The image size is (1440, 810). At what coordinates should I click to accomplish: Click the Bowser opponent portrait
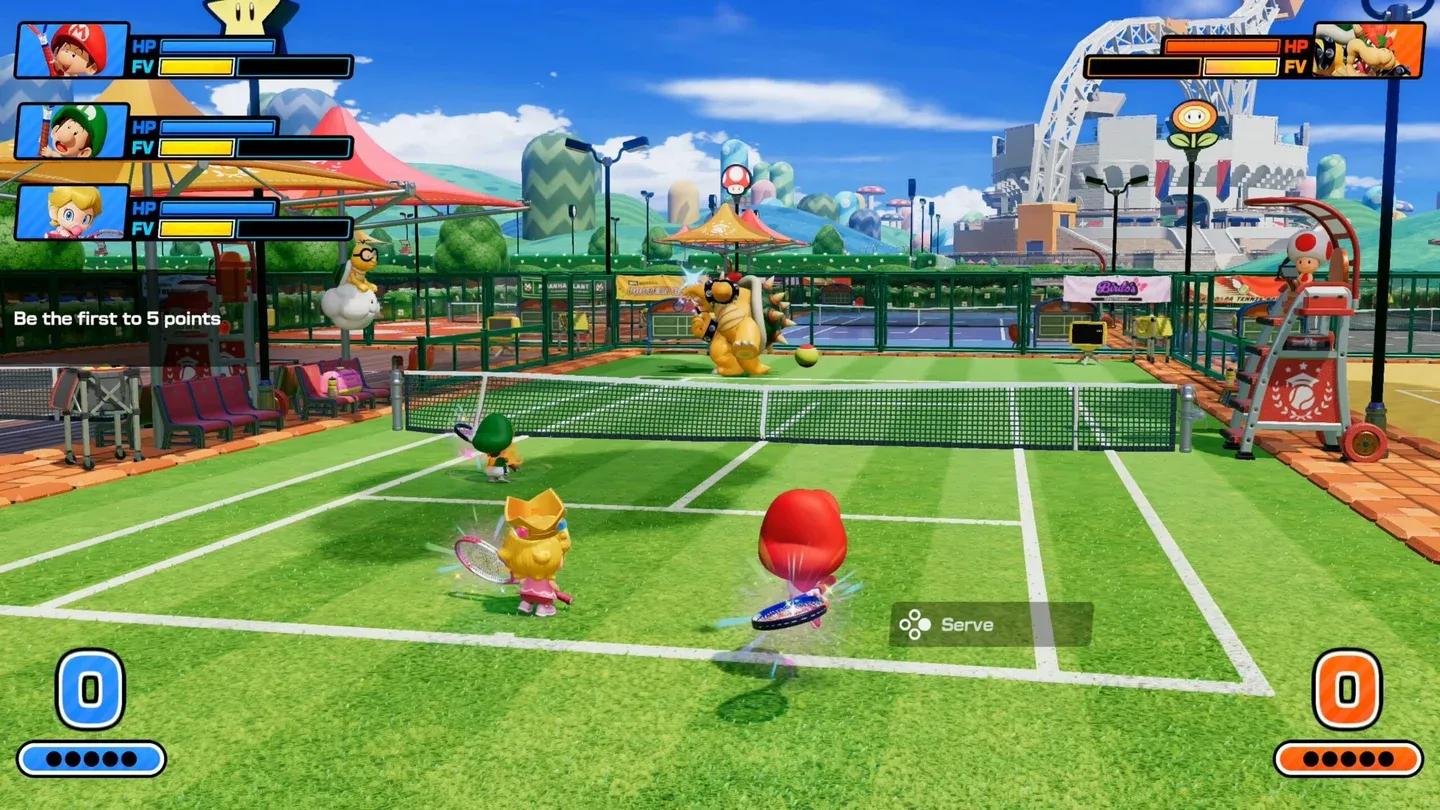click(x=1367, y=50)
